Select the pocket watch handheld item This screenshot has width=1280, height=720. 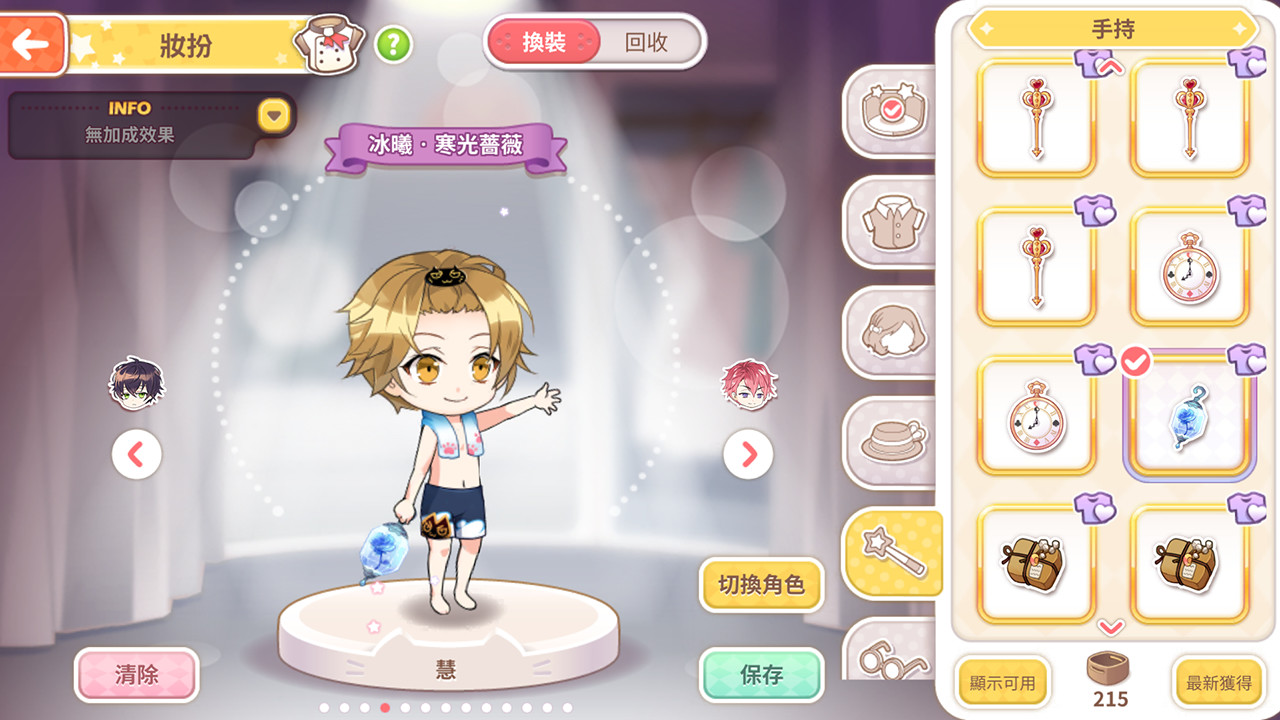[x=1189, y=267]
